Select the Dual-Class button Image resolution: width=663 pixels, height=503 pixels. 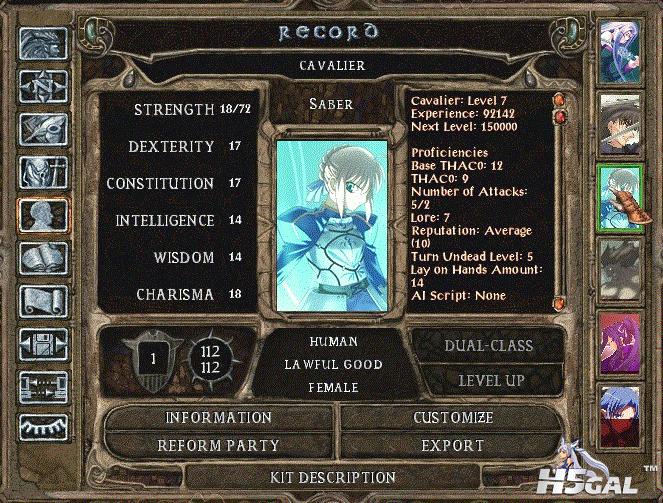487,346
